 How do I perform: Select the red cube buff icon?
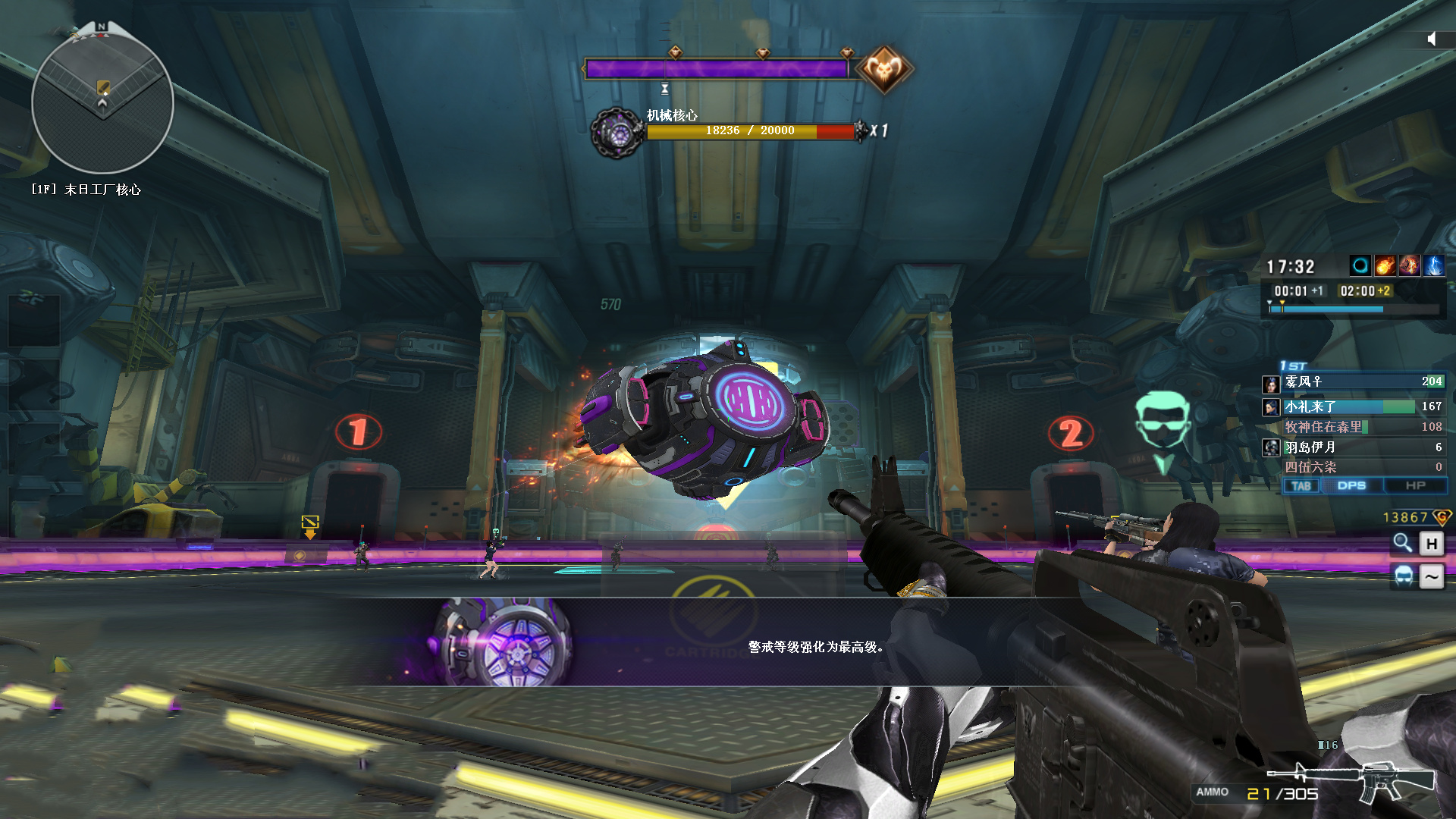[1409, 265]
